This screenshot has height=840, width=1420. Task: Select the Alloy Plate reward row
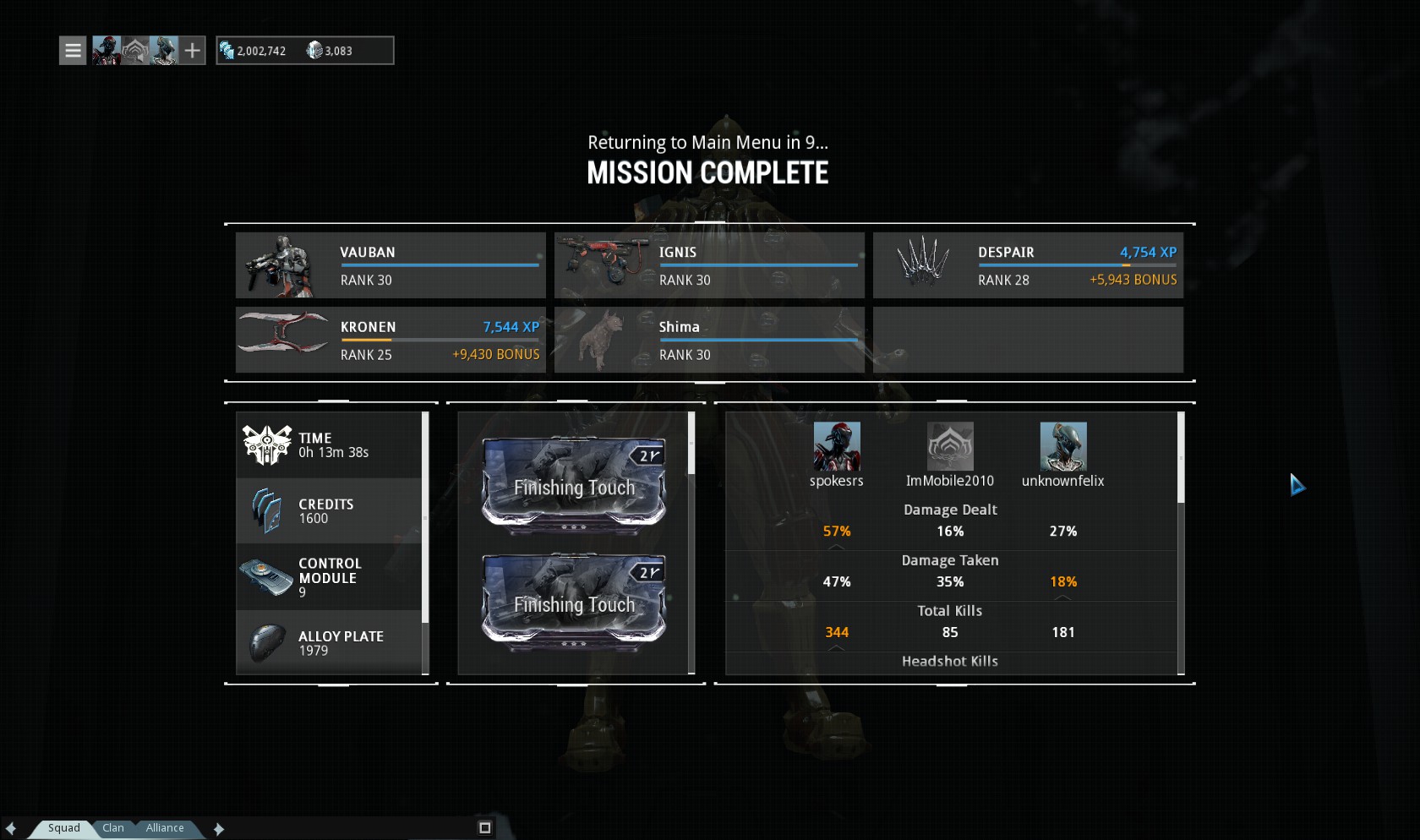point(330,643)
